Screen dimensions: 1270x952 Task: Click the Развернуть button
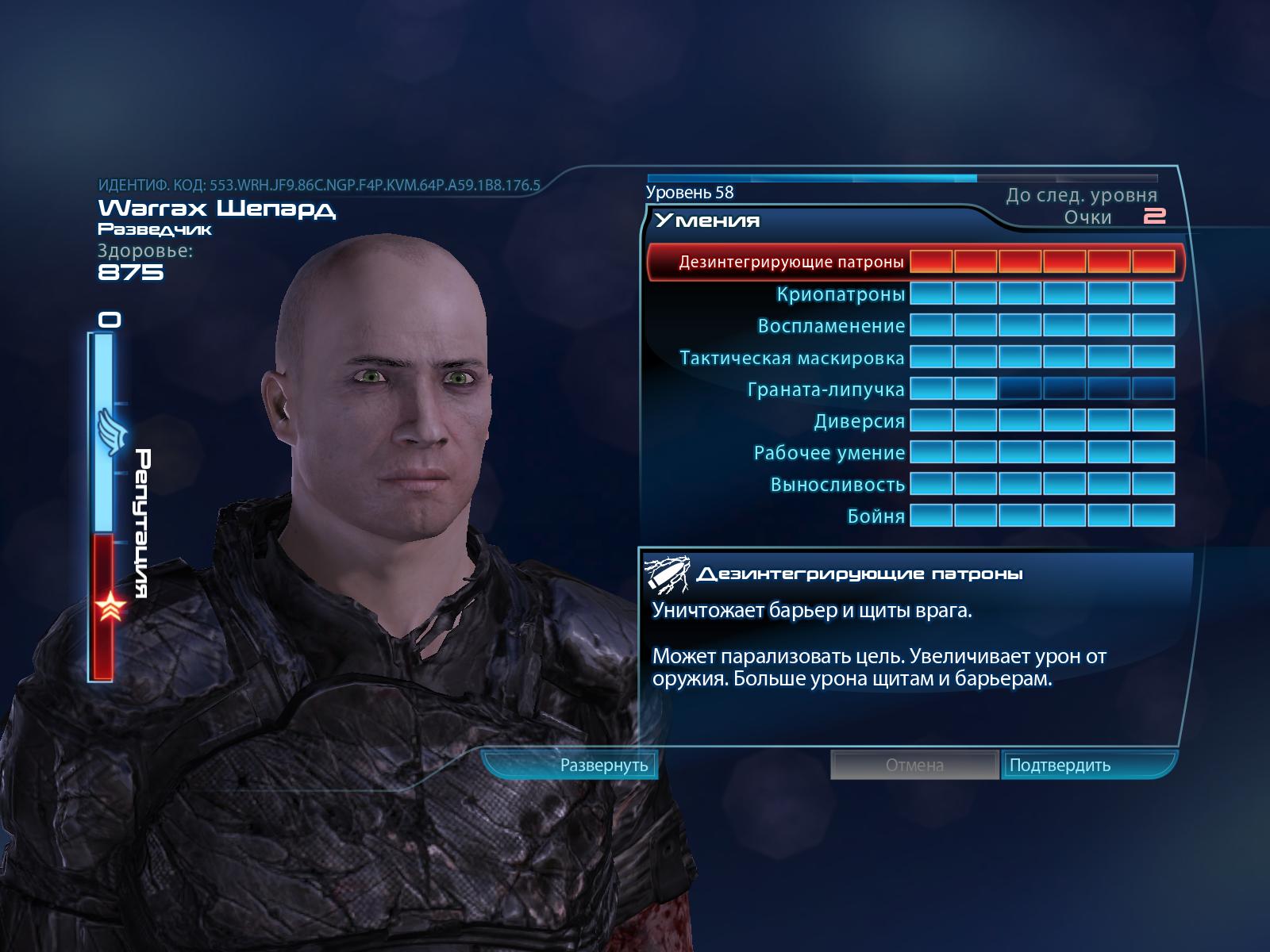[604, 766]
